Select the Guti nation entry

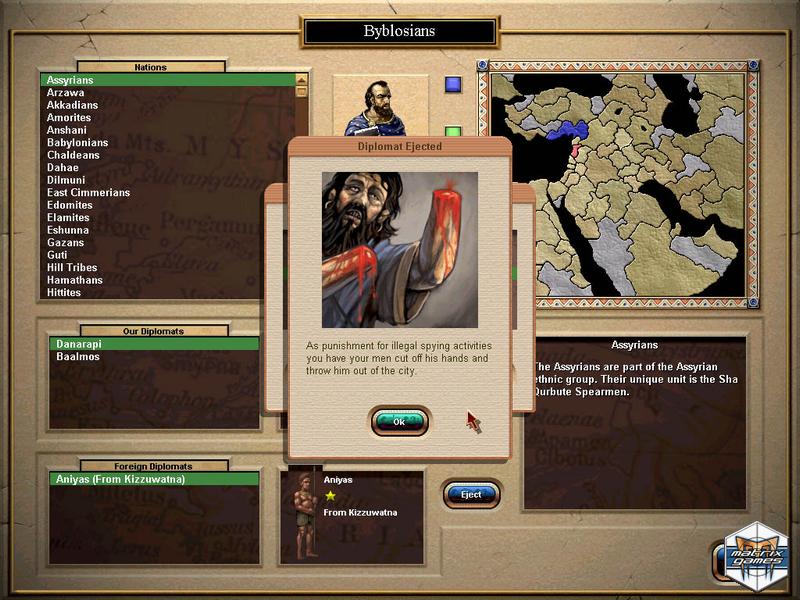point(58,255)
